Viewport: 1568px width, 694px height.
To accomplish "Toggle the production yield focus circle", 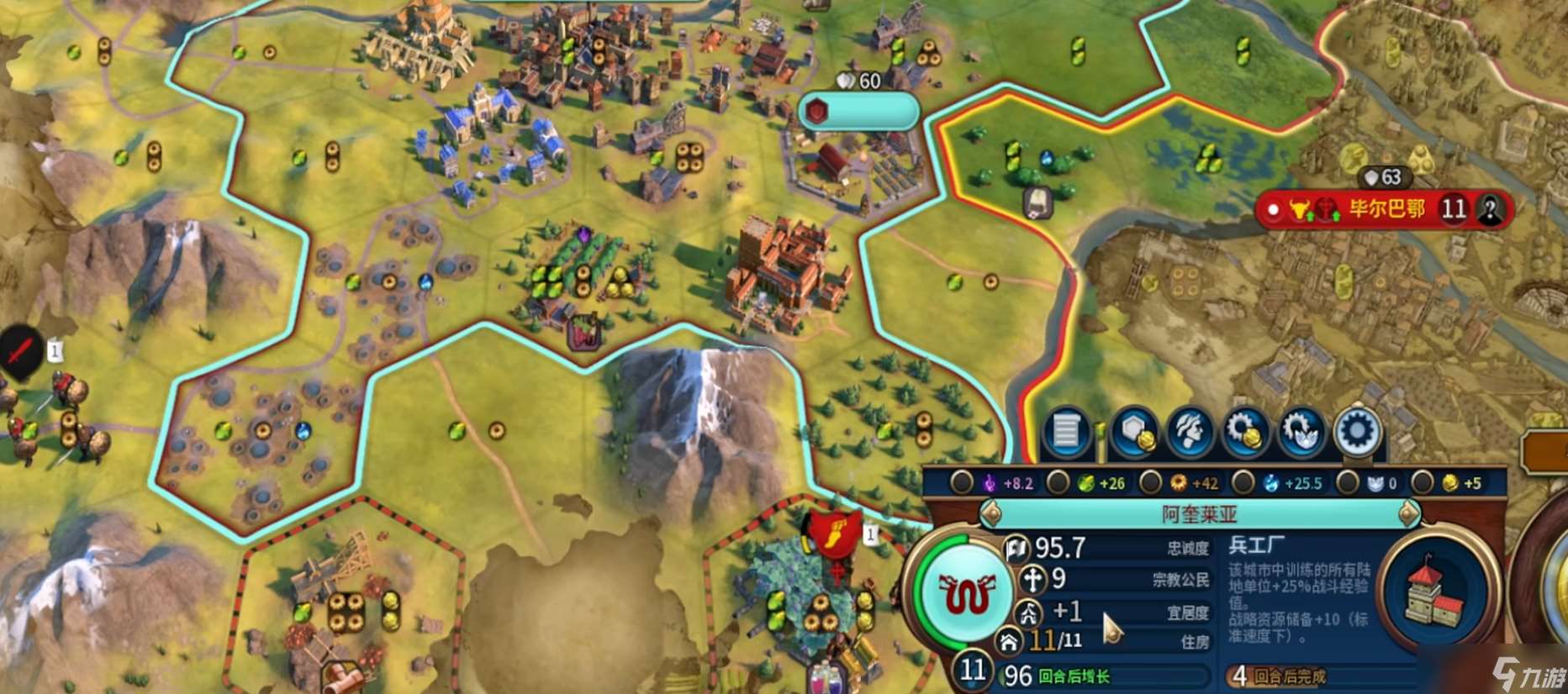I will tap(1150, 482).
